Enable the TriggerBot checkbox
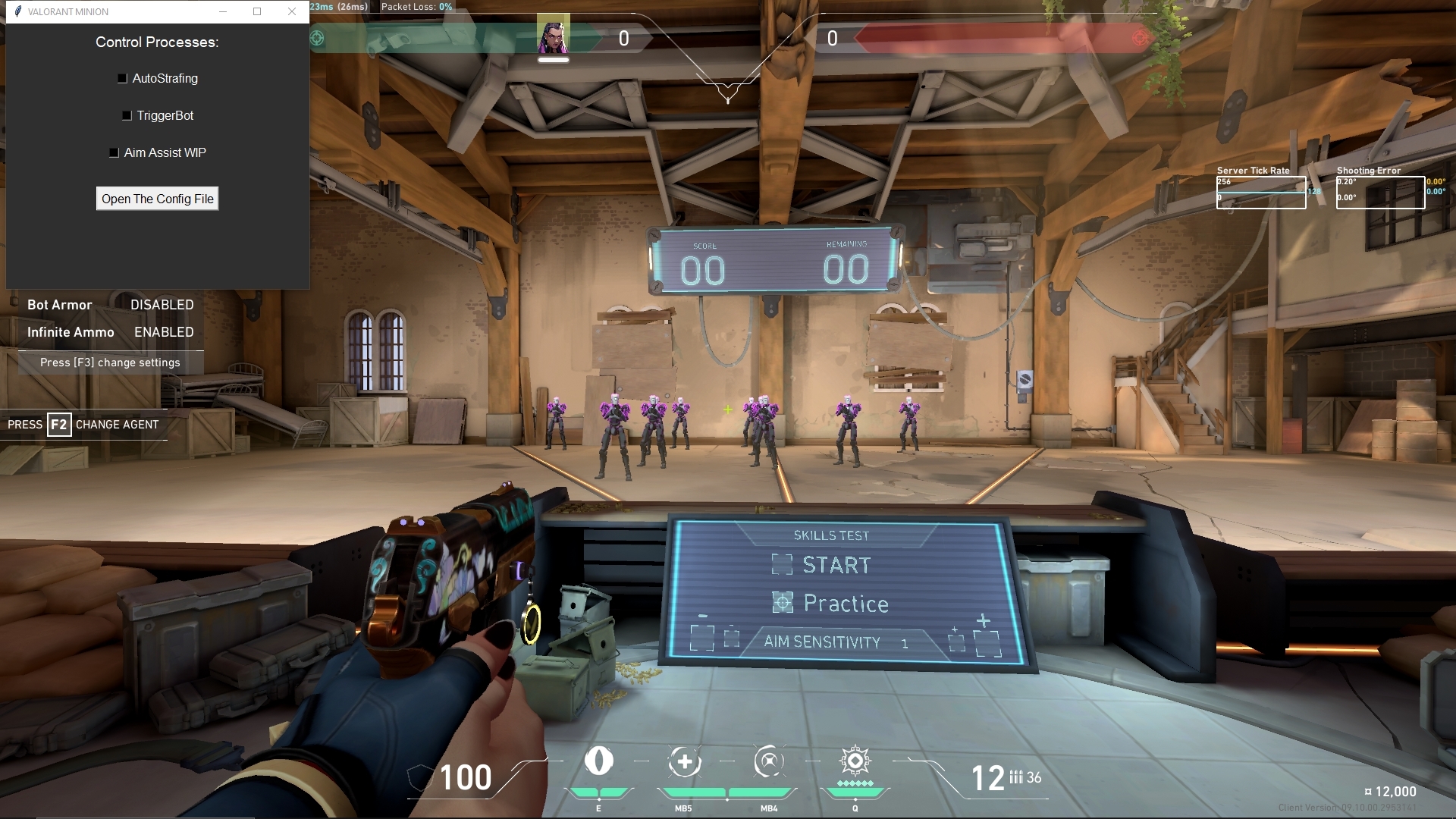Screen dimensions: 1456x819 click(127, 115)
